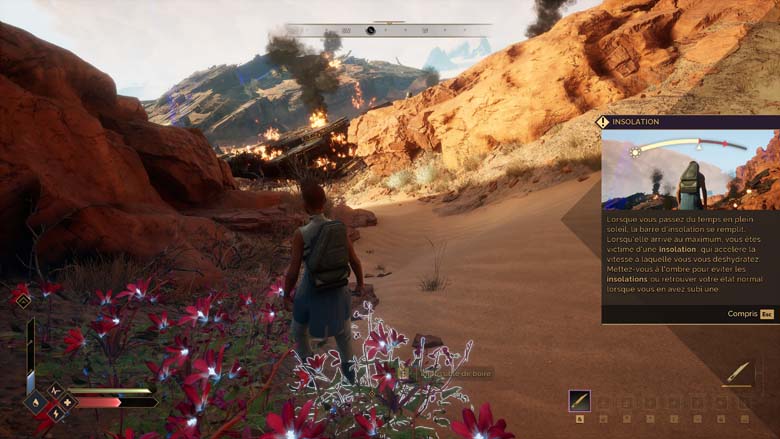This screenshot has height=439, width=780.
Task: Select the knife in the first hotbar slot
Action: [579, 401]
